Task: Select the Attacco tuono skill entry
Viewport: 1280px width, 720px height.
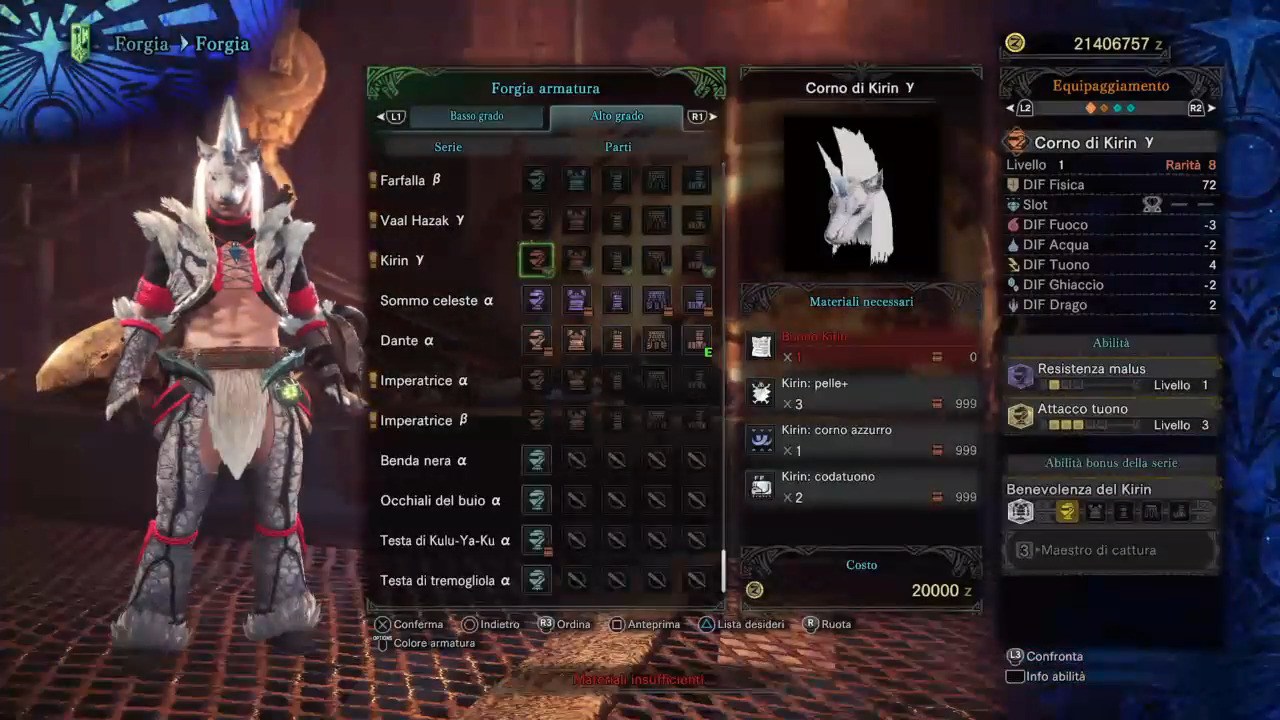Action: click(x=1111, y=416)
